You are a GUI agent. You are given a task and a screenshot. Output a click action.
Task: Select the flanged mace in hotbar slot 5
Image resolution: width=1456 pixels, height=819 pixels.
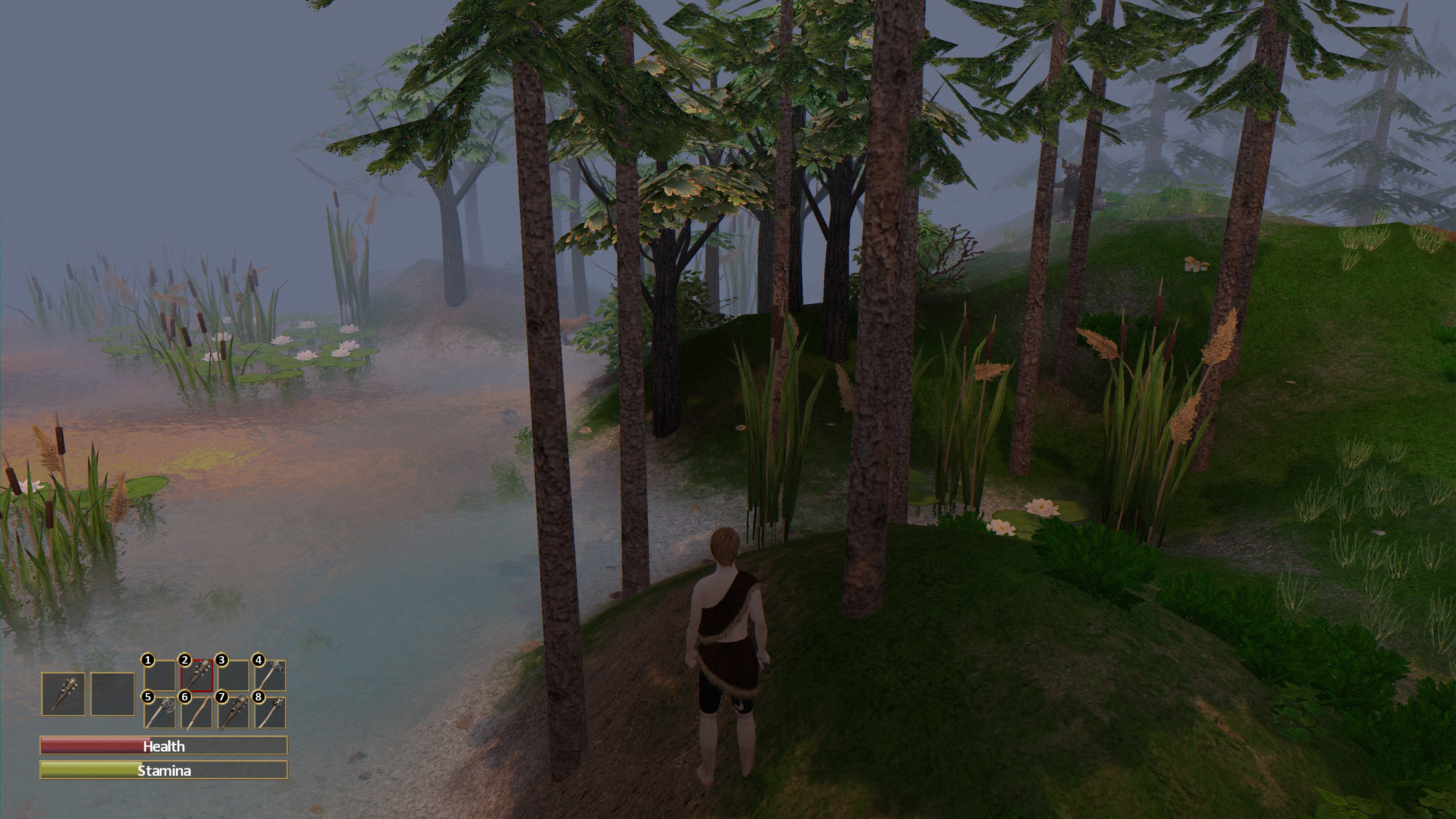[160, 713]
